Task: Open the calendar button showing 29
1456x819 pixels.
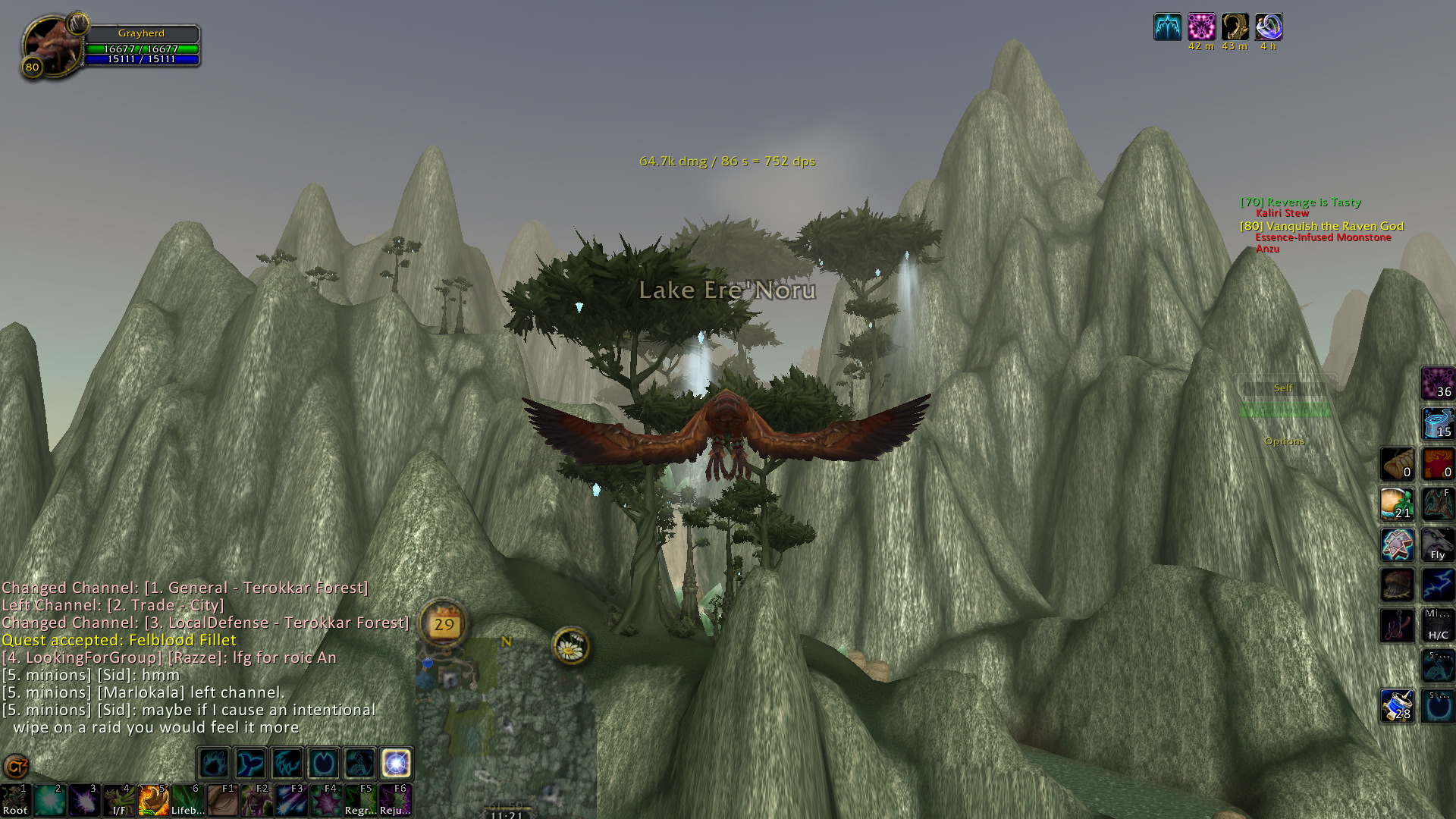Action: 444,624
